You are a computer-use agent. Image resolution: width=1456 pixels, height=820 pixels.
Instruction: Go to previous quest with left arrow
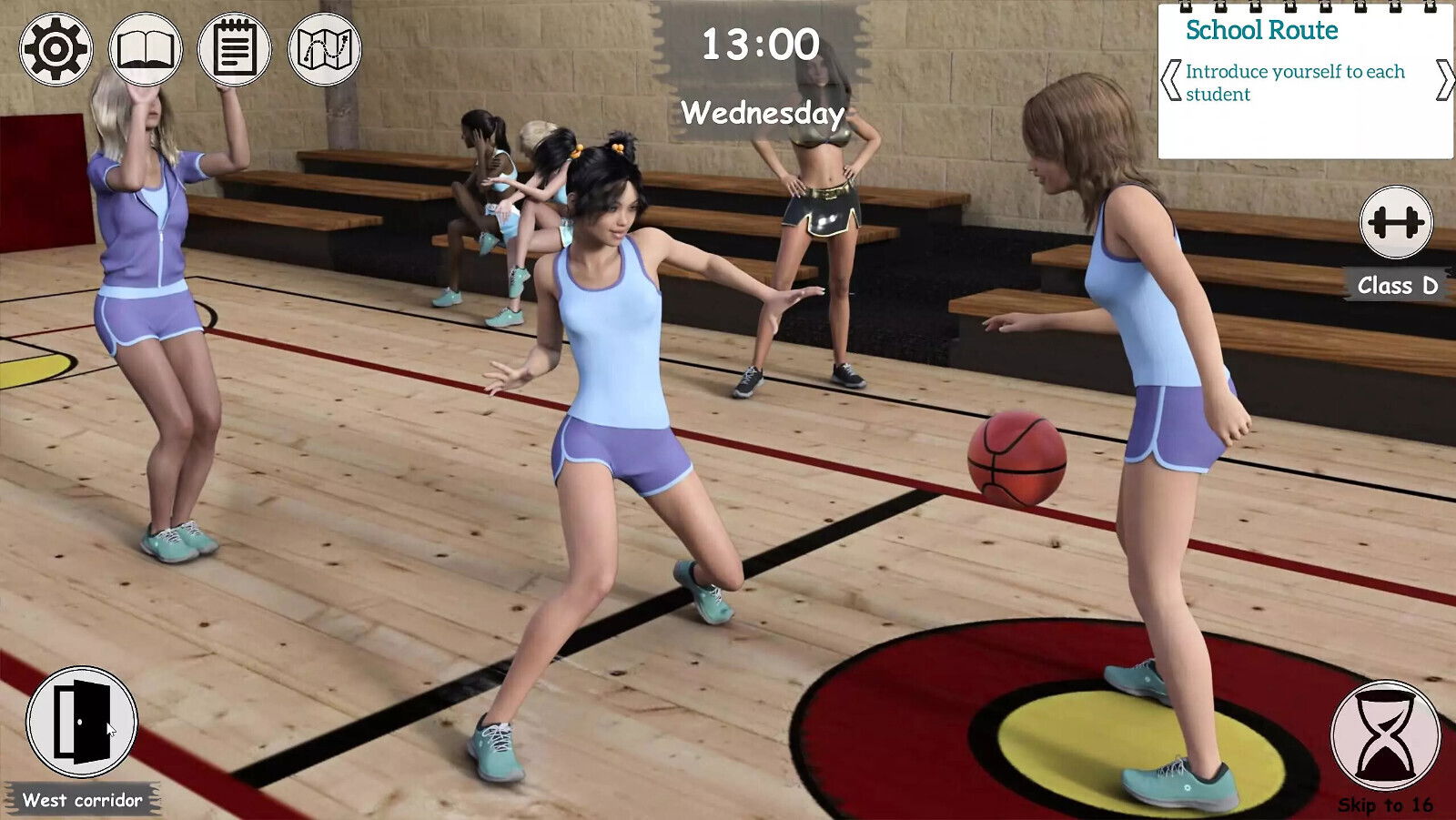(x=1171, y=80)
